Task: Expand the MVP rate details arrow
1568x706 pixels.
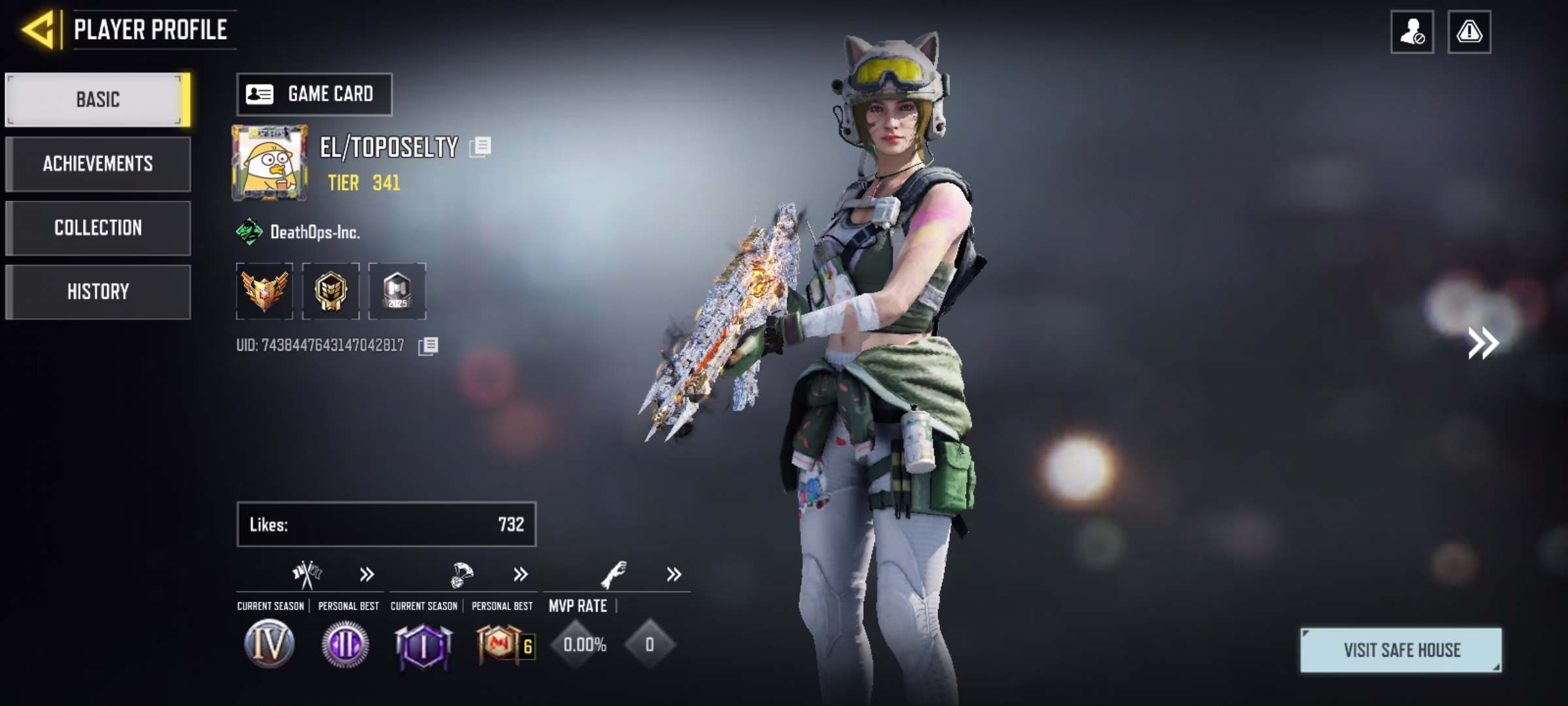Action: click(674, 575)
